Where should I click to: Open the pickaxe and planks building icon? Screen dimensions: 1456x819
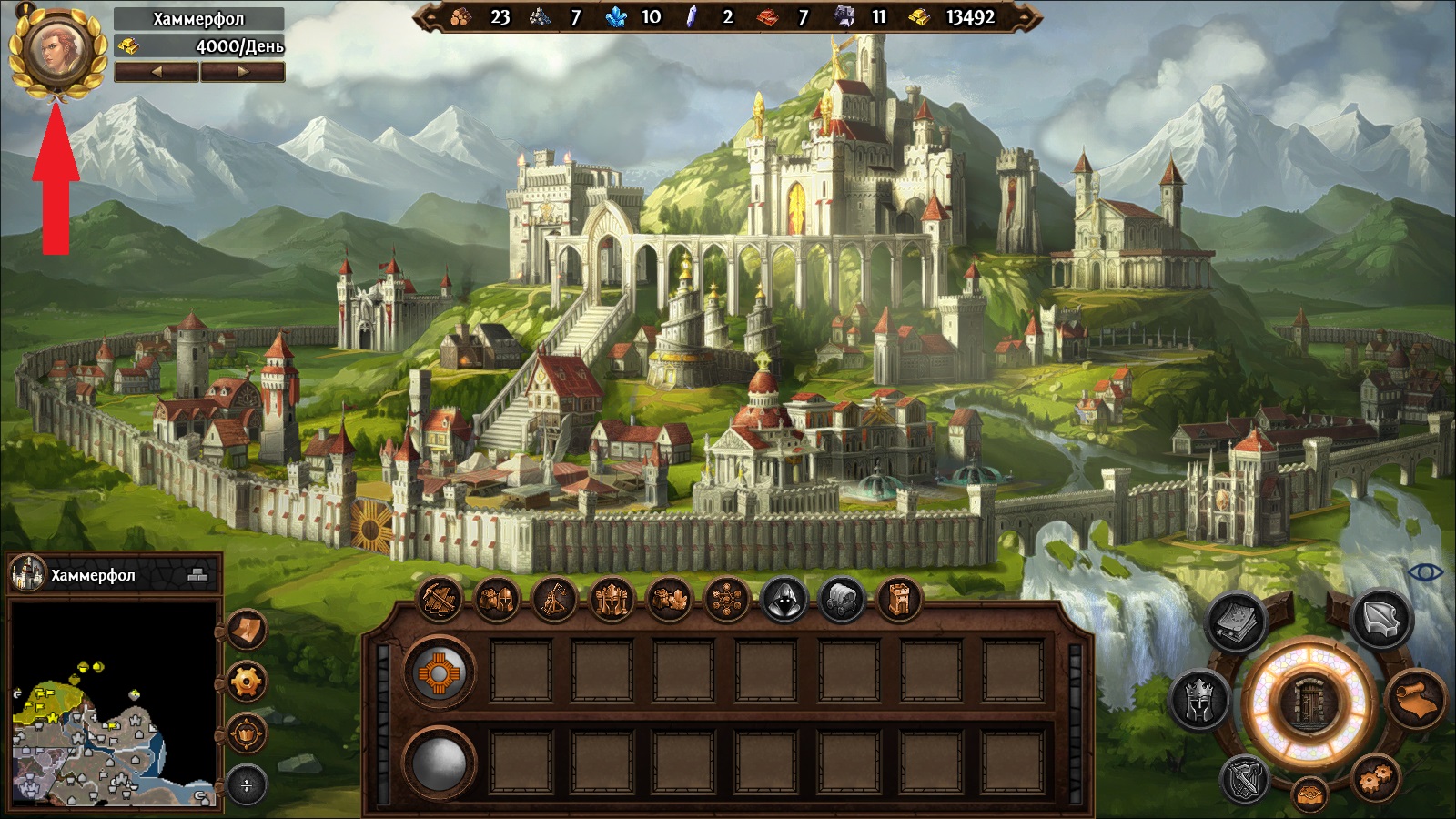pyautogui.click(x=440, y=600)
